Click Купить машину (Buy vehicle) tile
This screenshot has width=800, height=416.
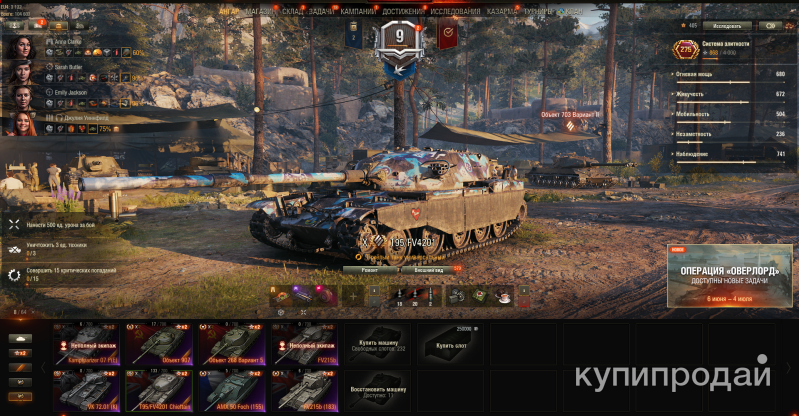378,343
